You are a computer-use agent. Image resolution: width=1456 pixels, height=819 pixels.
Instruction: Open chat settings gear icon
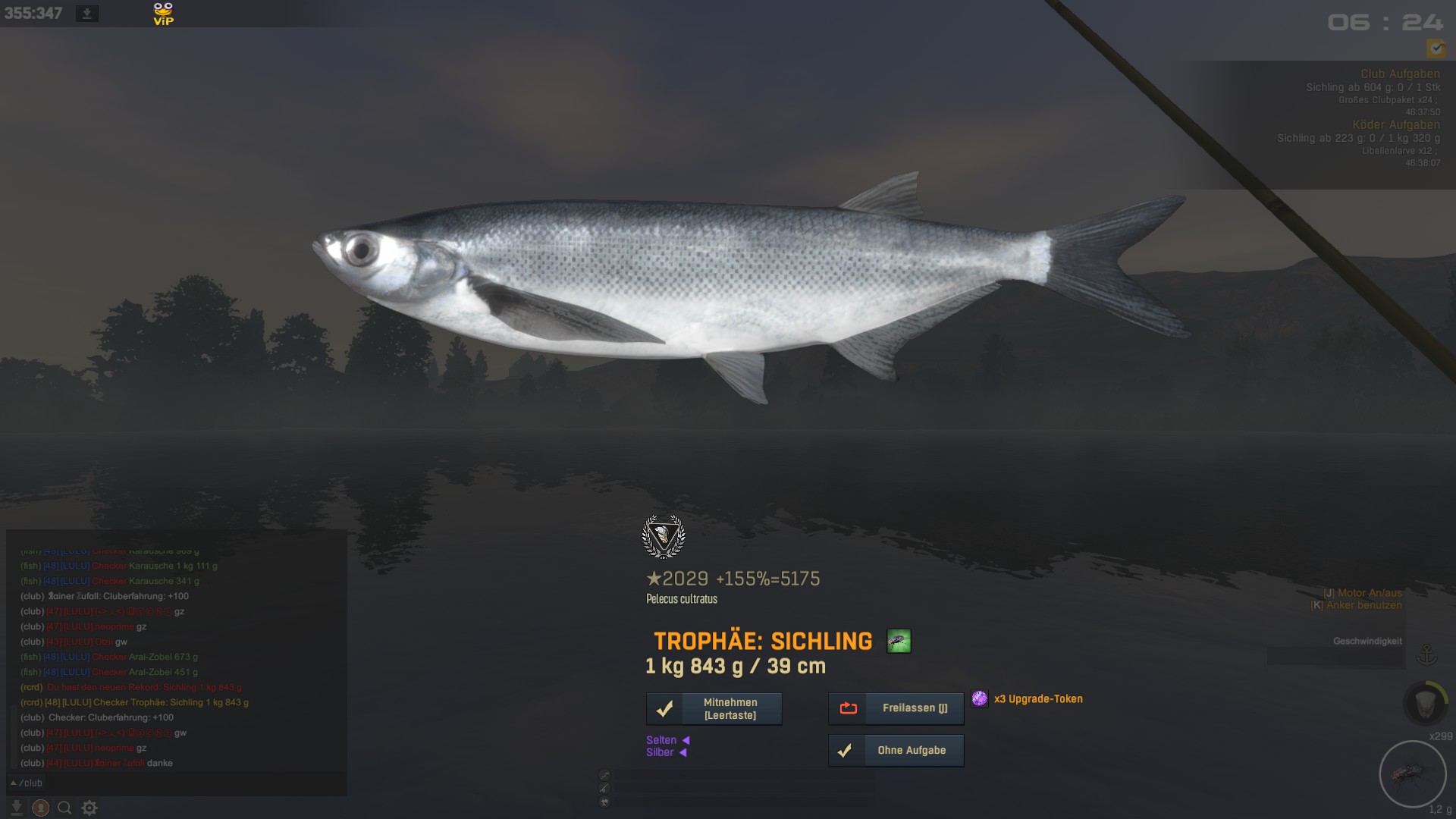(89, 808)
